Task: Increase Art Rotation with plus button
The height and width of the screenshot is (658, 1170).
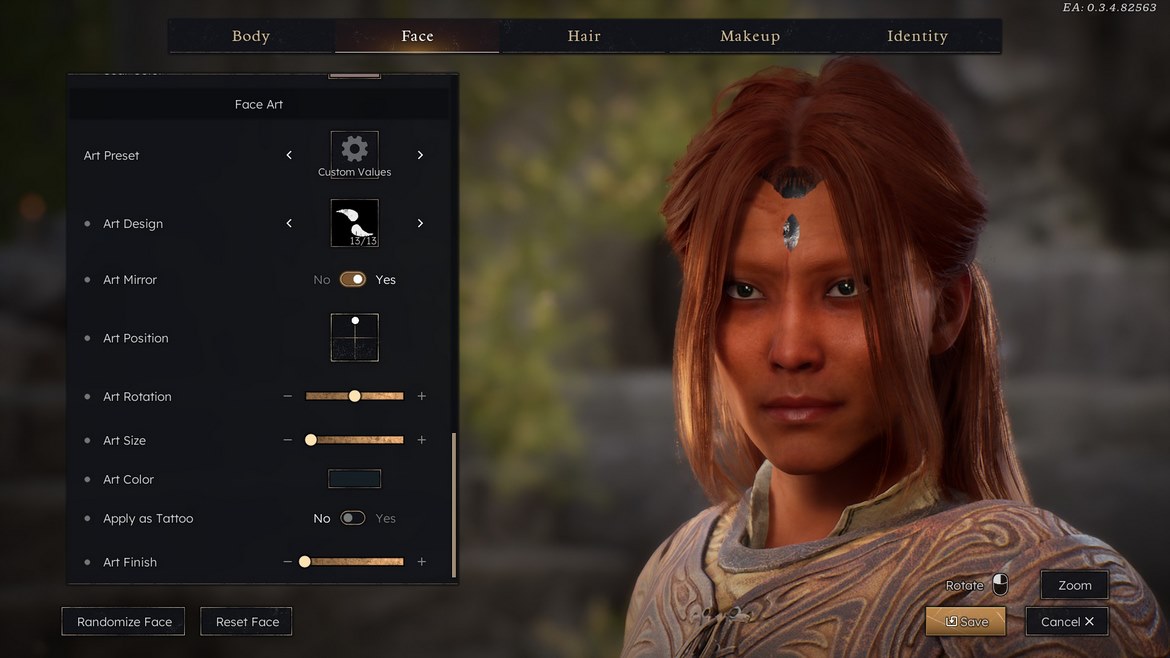Action: pos(421,397)
